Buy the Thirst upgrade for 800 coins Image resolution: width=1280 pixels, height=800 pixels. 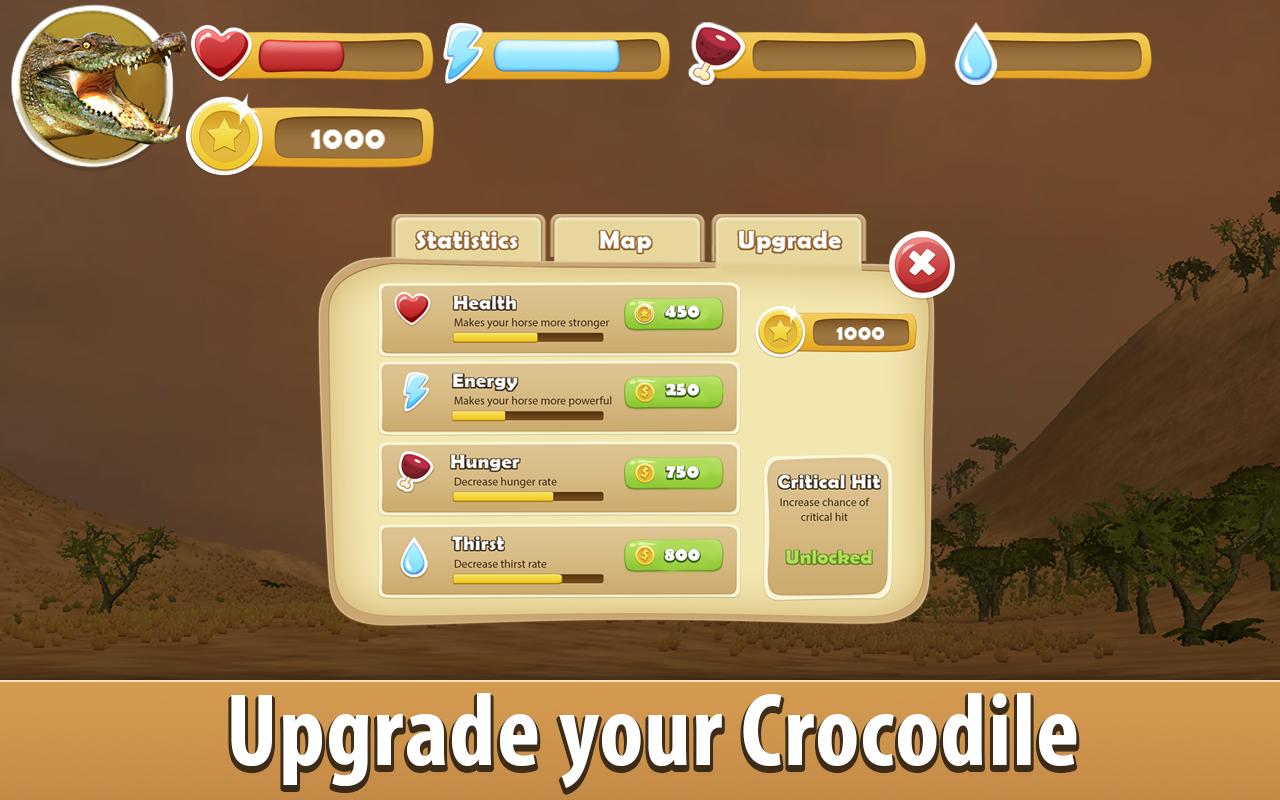click(672, 552)
